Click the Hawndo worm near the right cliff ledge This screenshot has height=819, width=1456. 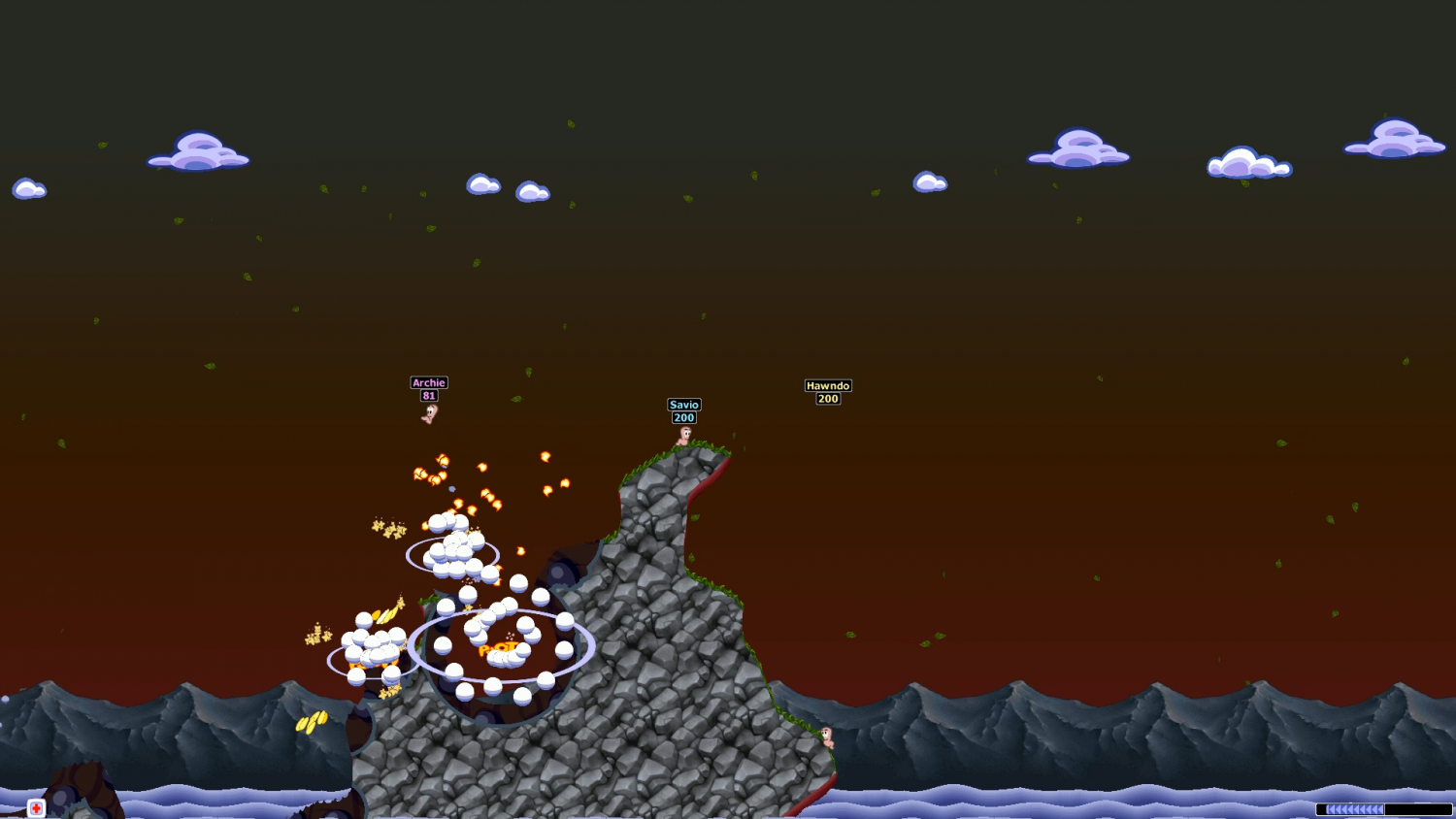(x=827, y=736)
